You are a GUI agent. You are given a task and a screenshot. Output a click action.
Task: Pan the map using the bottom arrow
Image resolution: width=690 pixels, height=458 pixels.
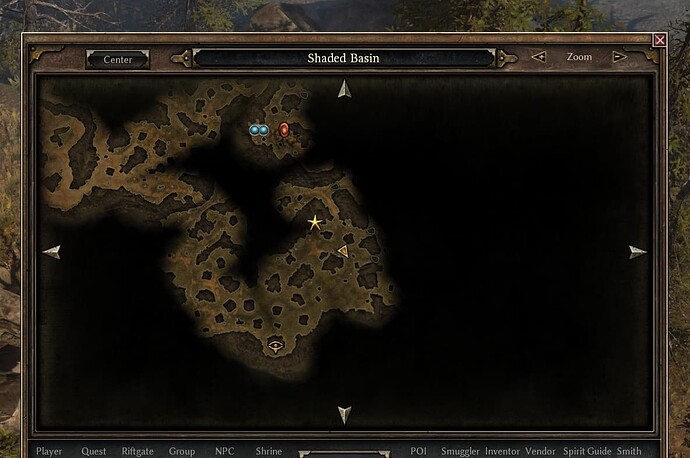point(344,414)
